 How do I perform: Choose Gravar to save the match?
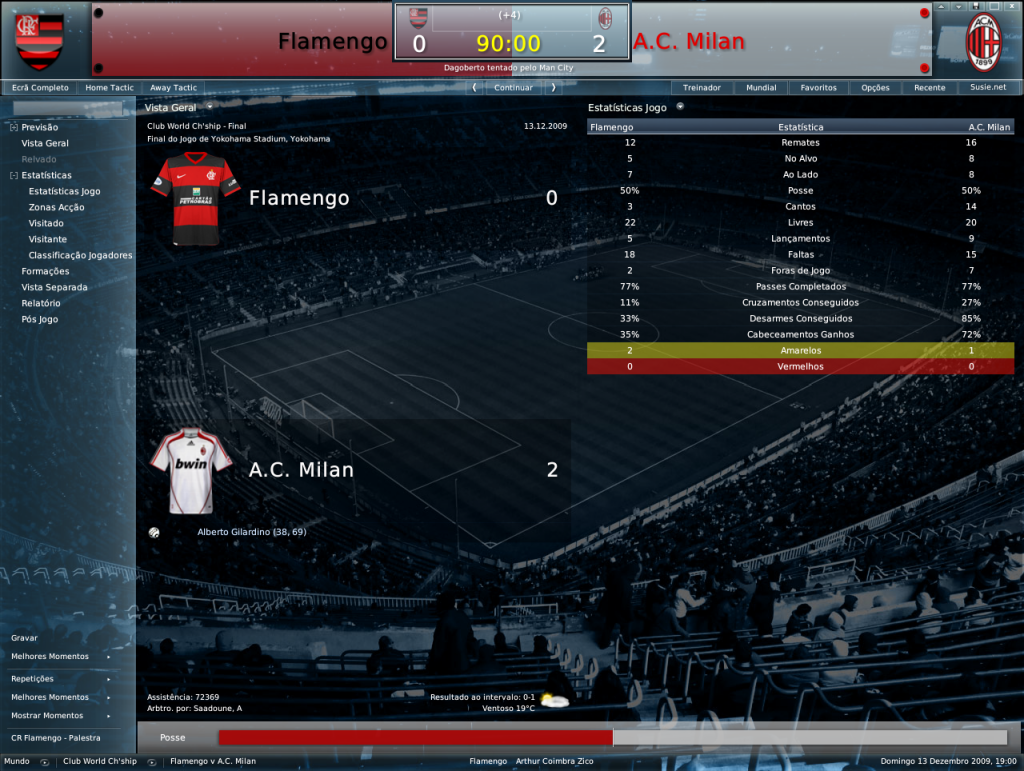pyautogui.click(x=24, y=637)
